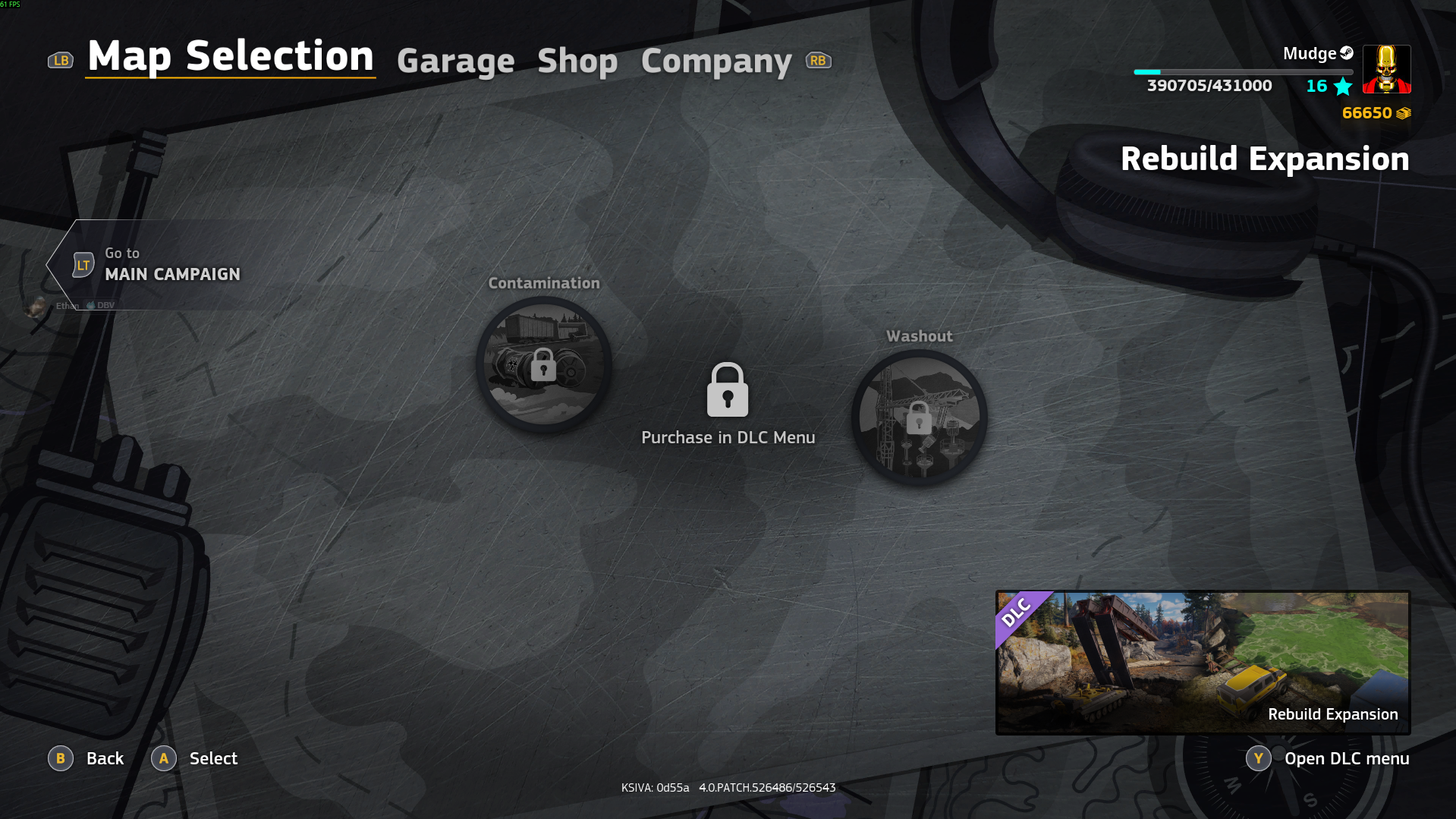Click Purchase in DLC Menu text
This screenshot has height=819, width=1456.
coord(728,437)
